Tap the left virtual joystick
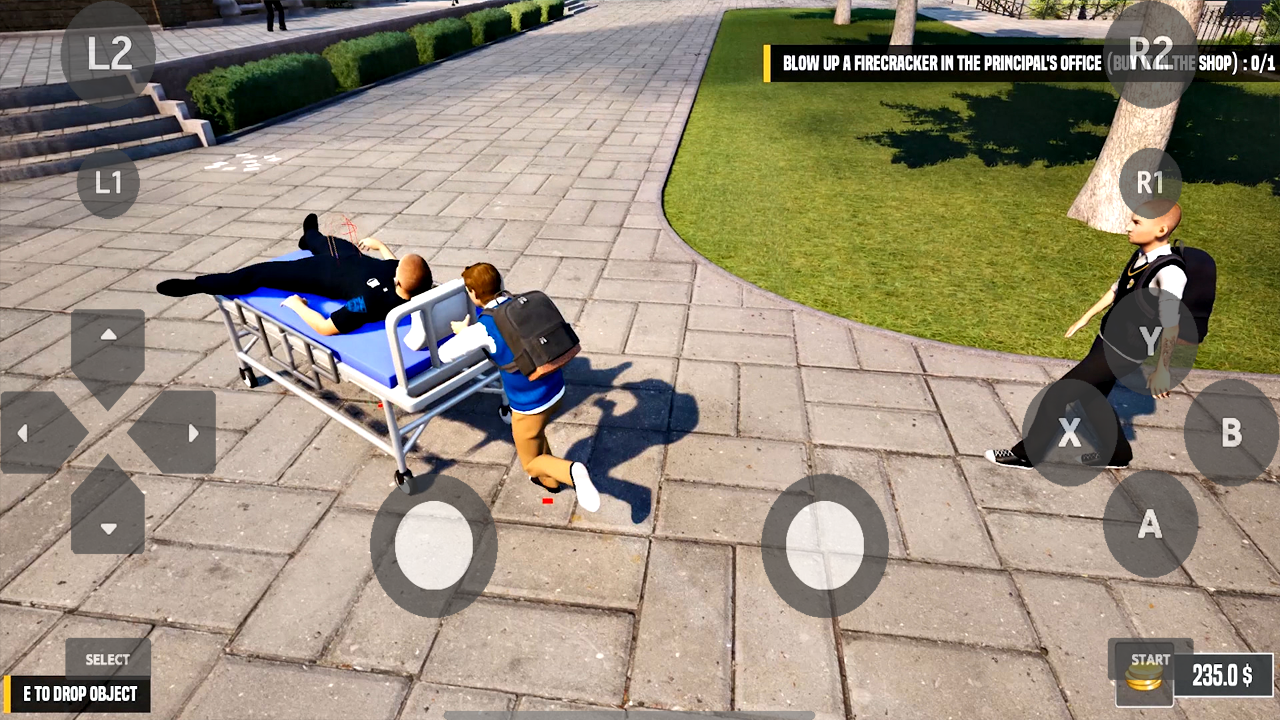 (432, 543)
